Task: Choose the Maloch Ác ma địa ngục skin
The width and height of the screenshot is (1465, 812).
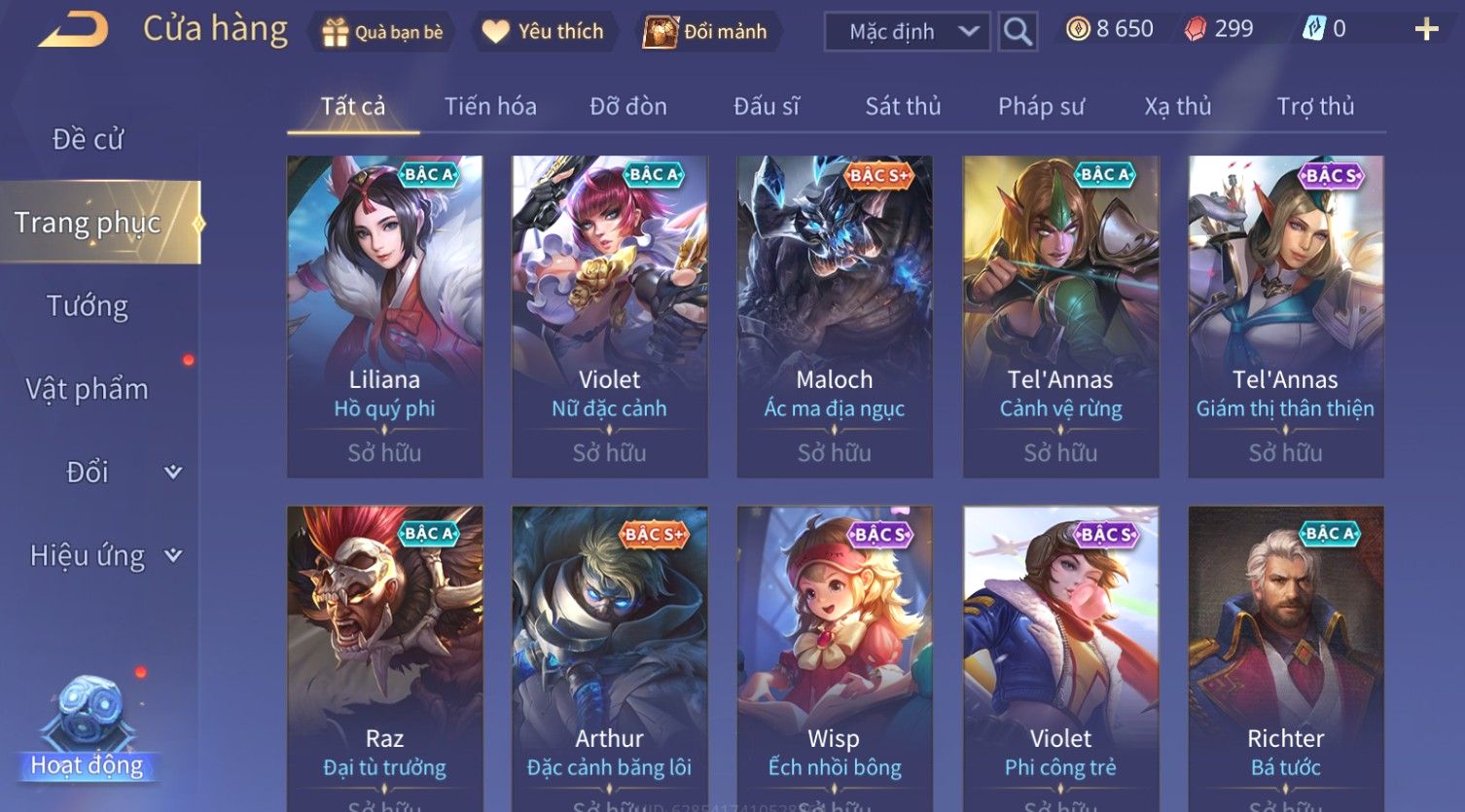Action: point(835,316)
